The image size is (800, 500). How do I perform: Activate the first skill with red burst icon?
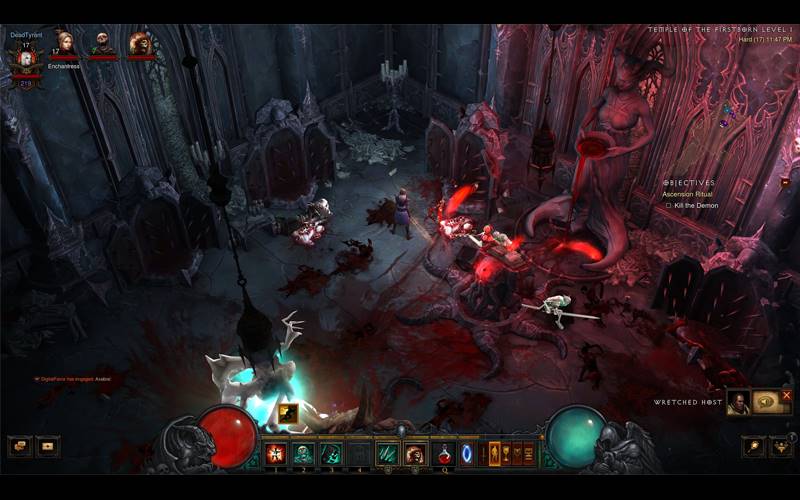(275, 453)
